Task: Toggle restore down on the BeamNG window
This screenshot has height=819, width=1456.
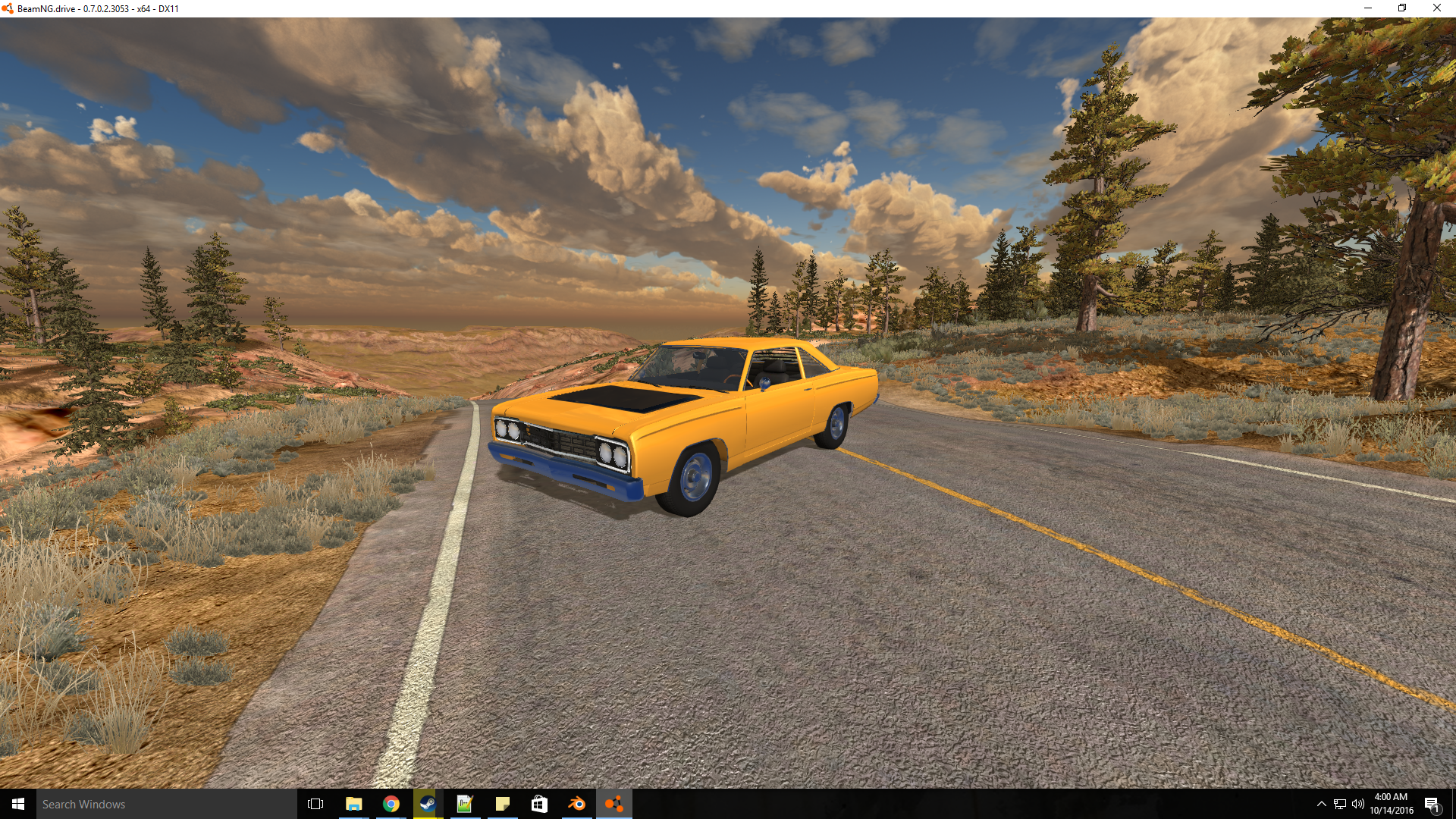Action: click(x=1401, y=8)
